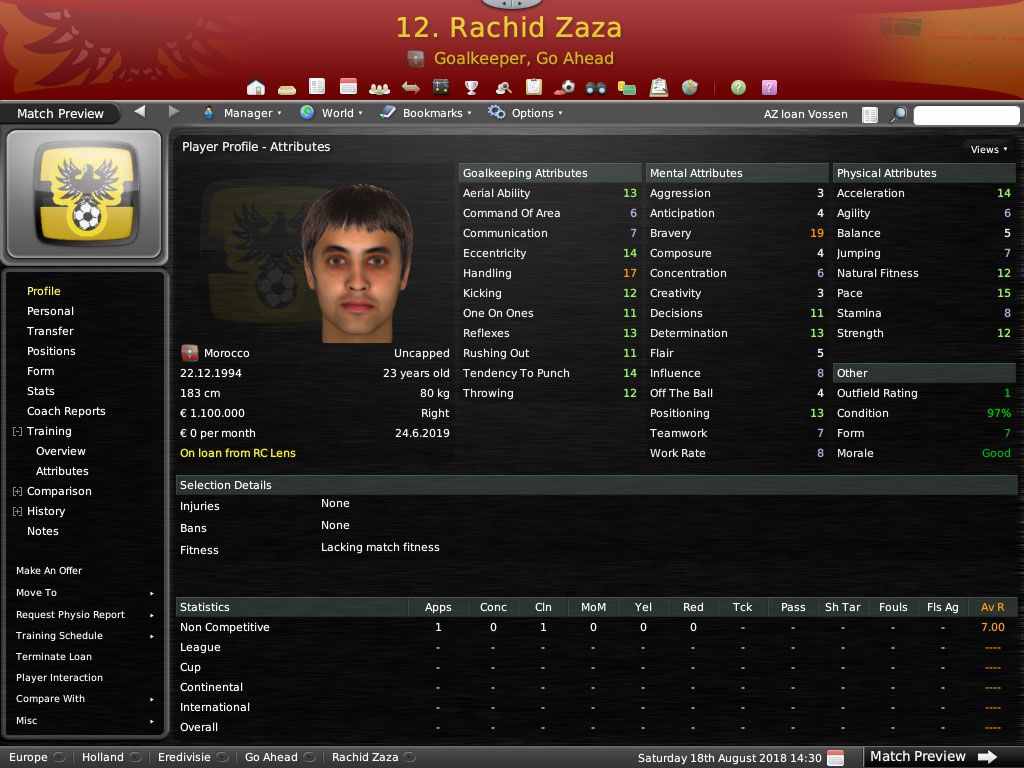Screen dimensions: 1024x768
Task: Click the home icon in toolbar
Action: click(x=256, y=87)
